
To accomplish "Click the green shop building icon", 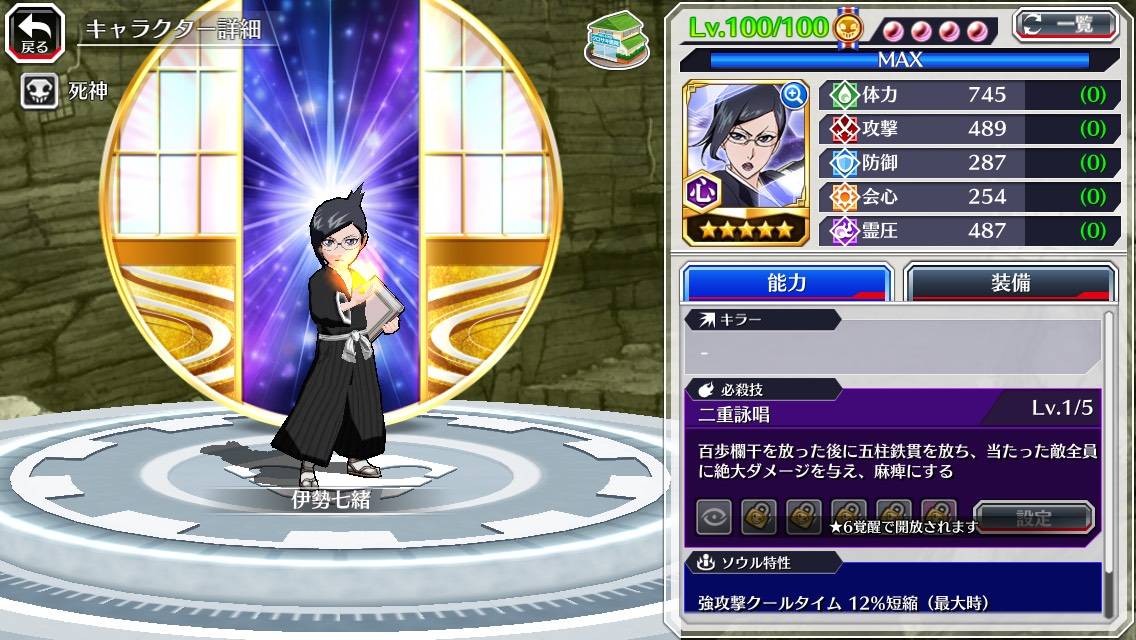I will (x=616, y=39).
